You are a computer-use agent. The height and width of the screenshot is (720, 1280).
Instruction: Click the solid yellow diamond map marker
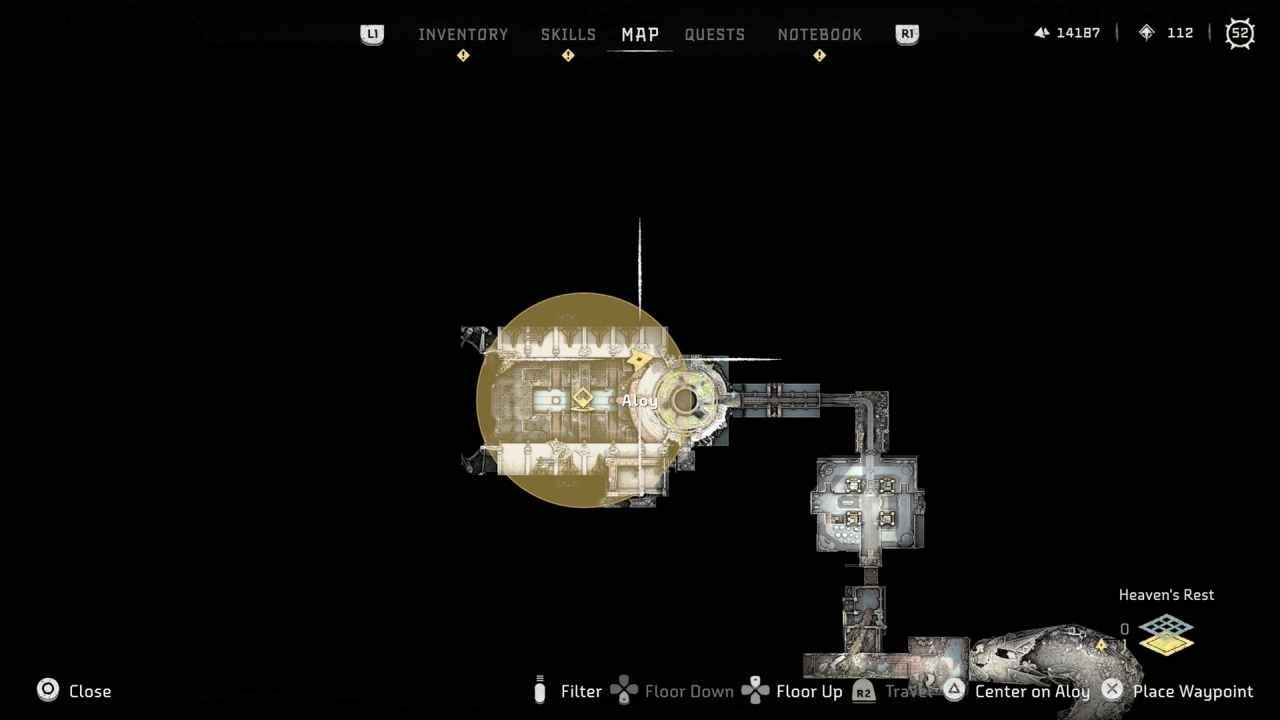pyautogui.click(x=638, y=359)
